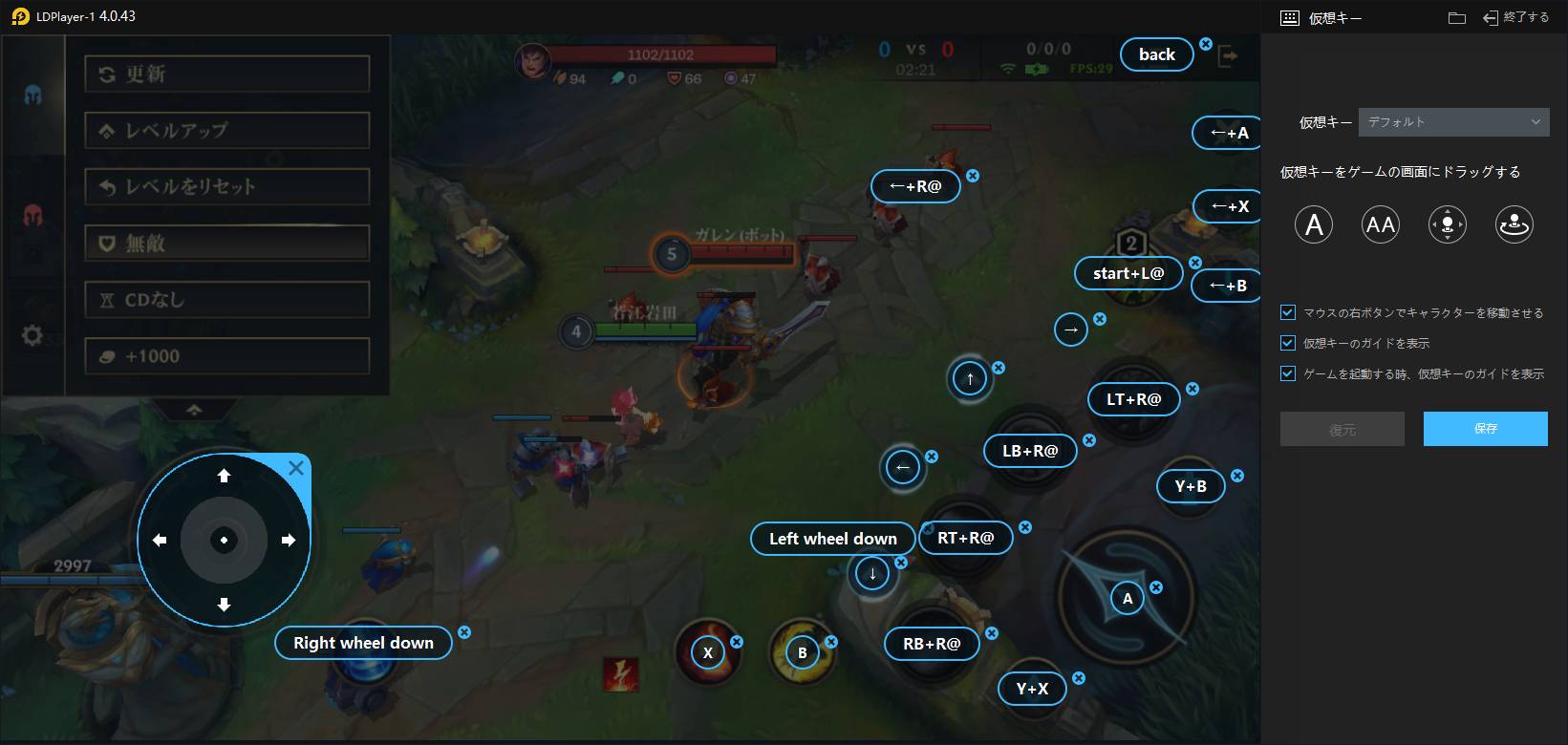Image resolution: width=1568 pixels, height=745 pixels.
Task: Activate the CDなし no-cooldown option
Action: tap(226, 299)
